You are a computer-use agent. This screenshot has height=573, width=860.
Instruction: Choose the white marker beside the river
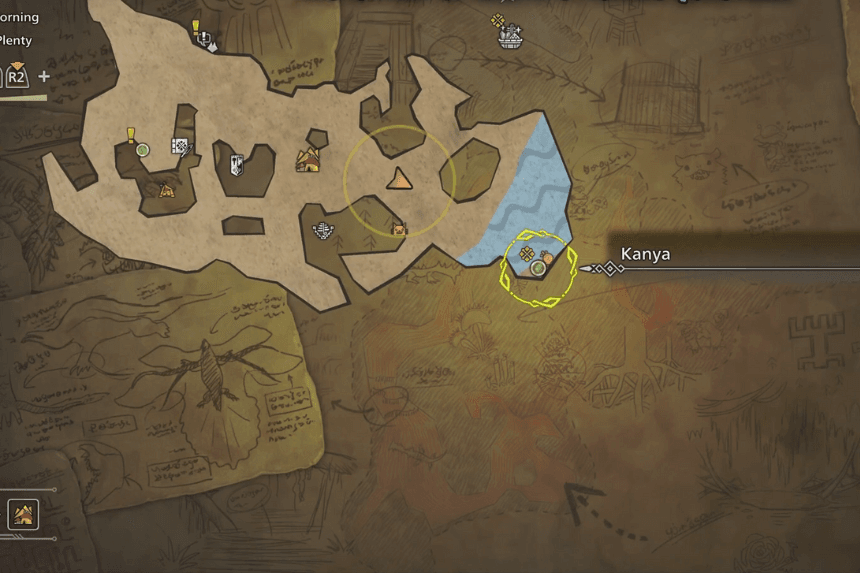(322, 230)
